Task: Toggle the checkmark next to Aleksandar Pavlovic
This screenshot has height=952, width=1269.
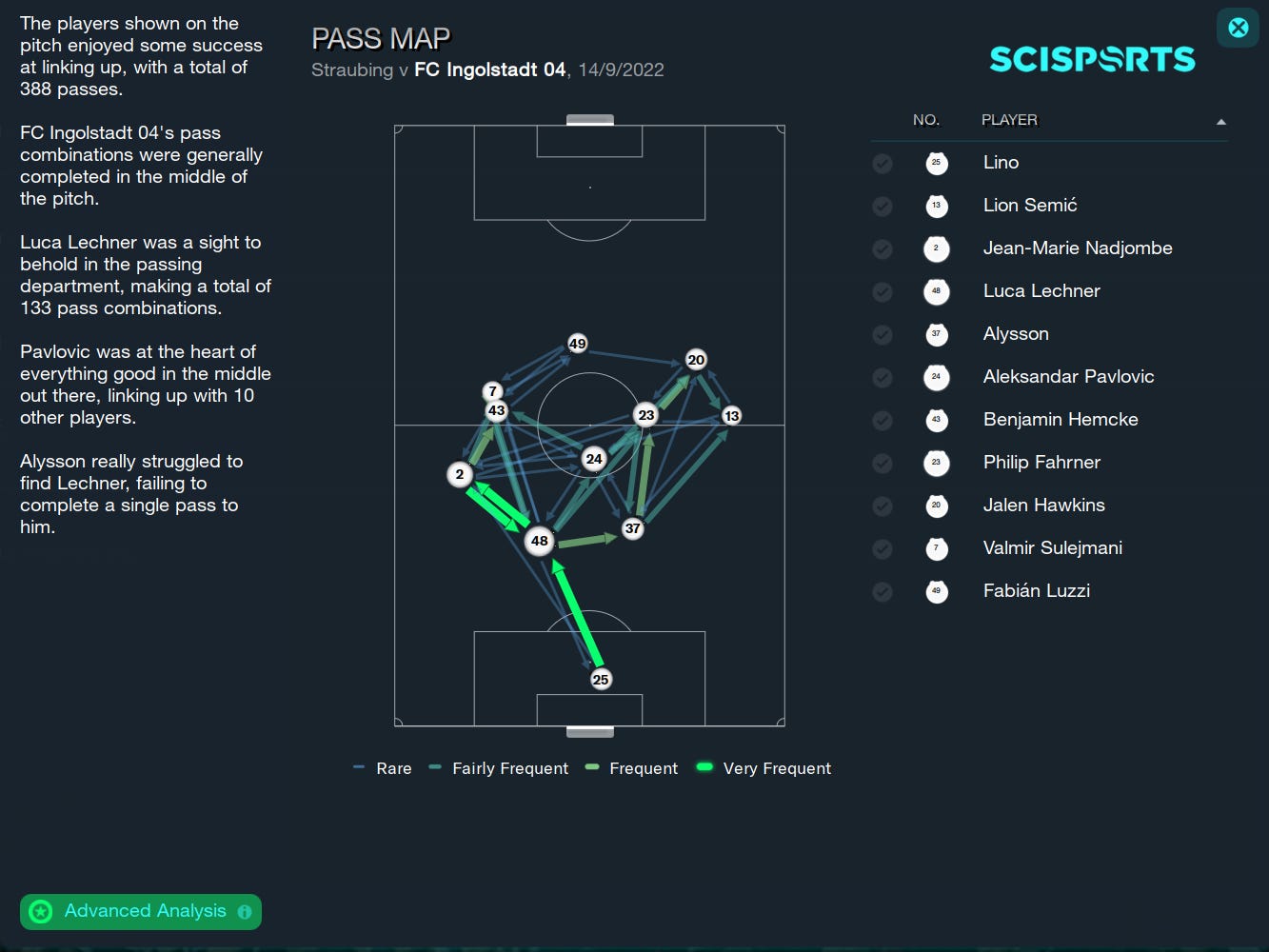Action: [x=882, y=377]
